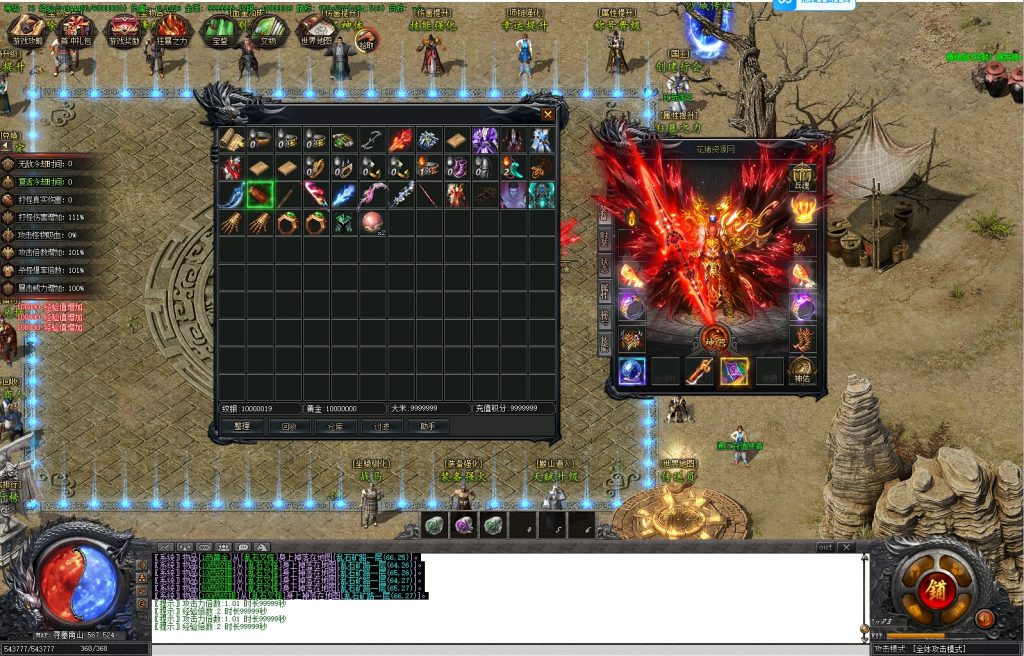The height and width of the screenshot is (656, 1024).
Task: Open the 神佑 slot in equipment panel
Action: [x=803, y=371]
